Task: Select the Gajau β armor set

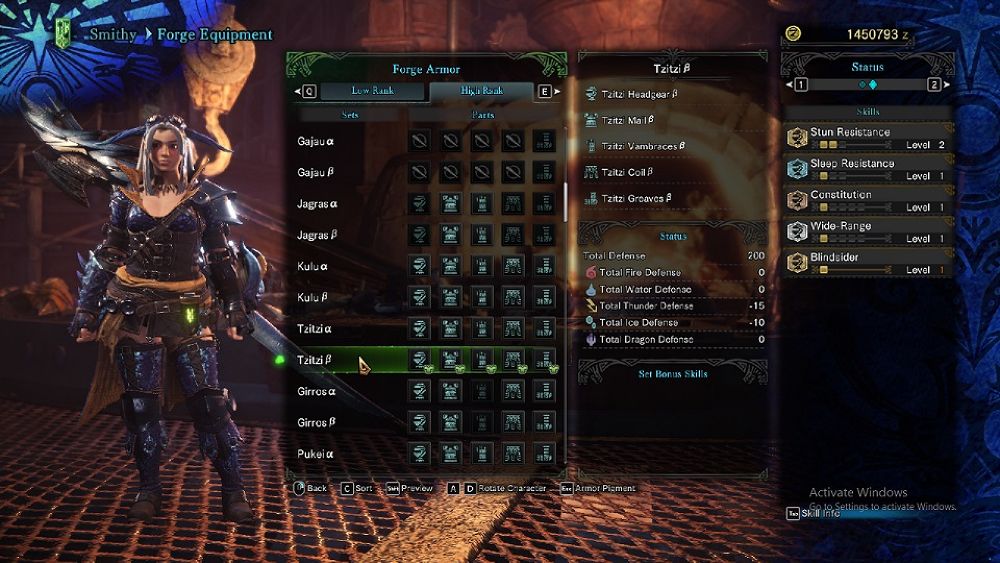Action: (x=317, y=172)
